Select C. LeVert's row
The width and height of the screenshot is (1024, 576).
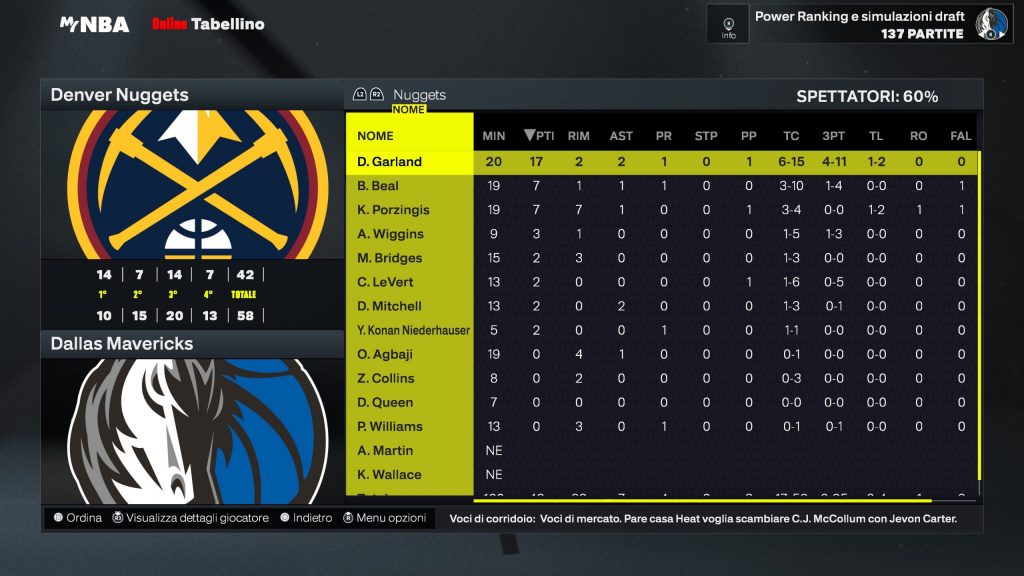point(385,282)
